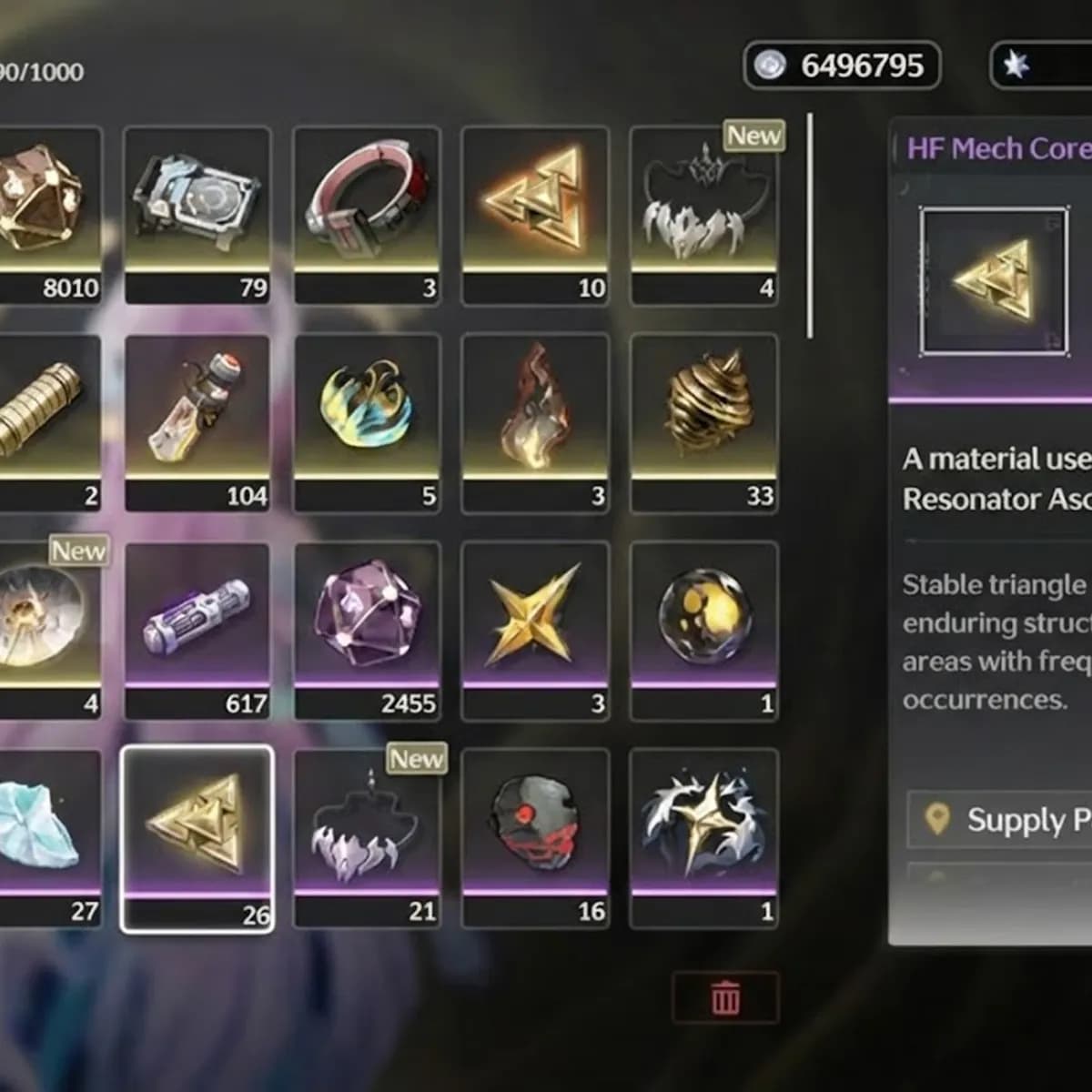The image size is (1092, 1092).
Task: Select the brown polyhedron slot with 8010
Action: pyautogui.click(x=45, y=214)
